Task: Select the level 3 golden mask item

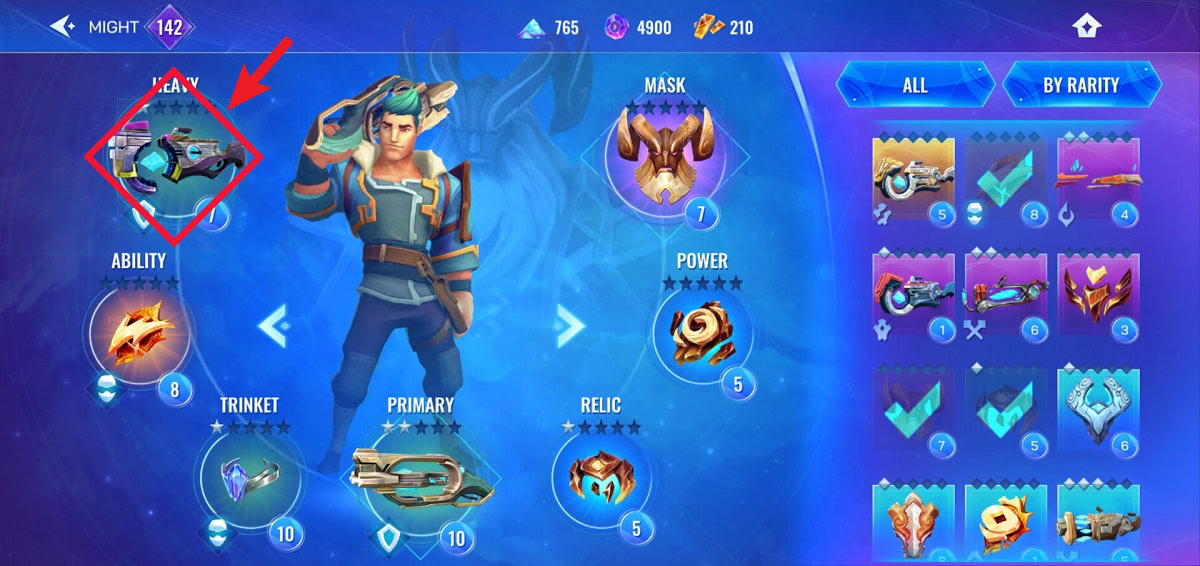Action: coord(1097,294)
